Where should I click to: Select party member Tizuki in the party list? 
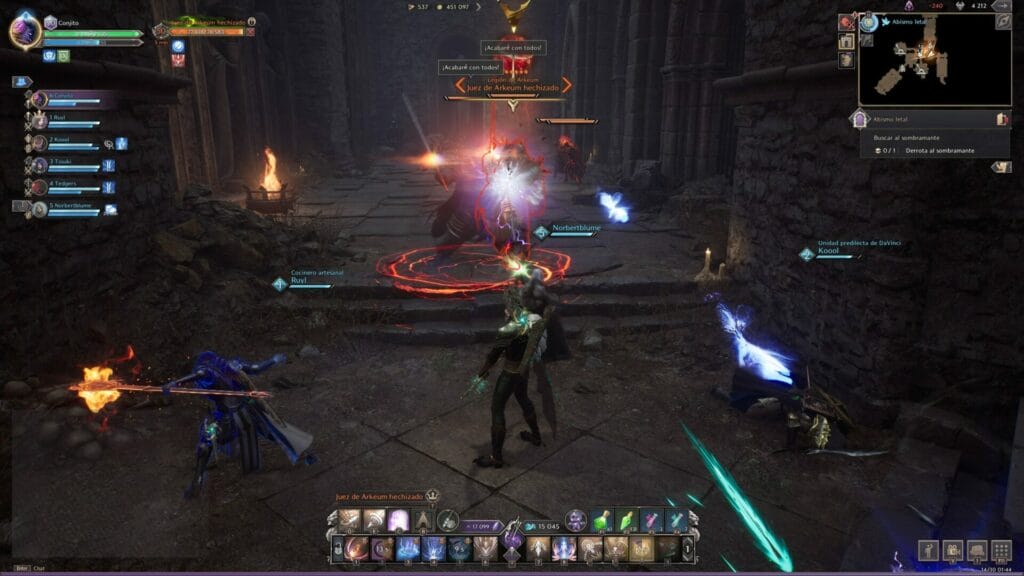click(x=62, y=164)
